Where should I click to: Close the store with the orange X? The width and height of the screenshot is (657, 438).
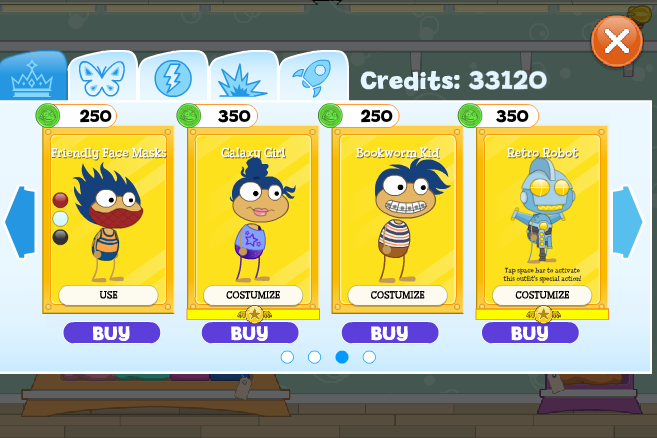[x=617, y=41]
